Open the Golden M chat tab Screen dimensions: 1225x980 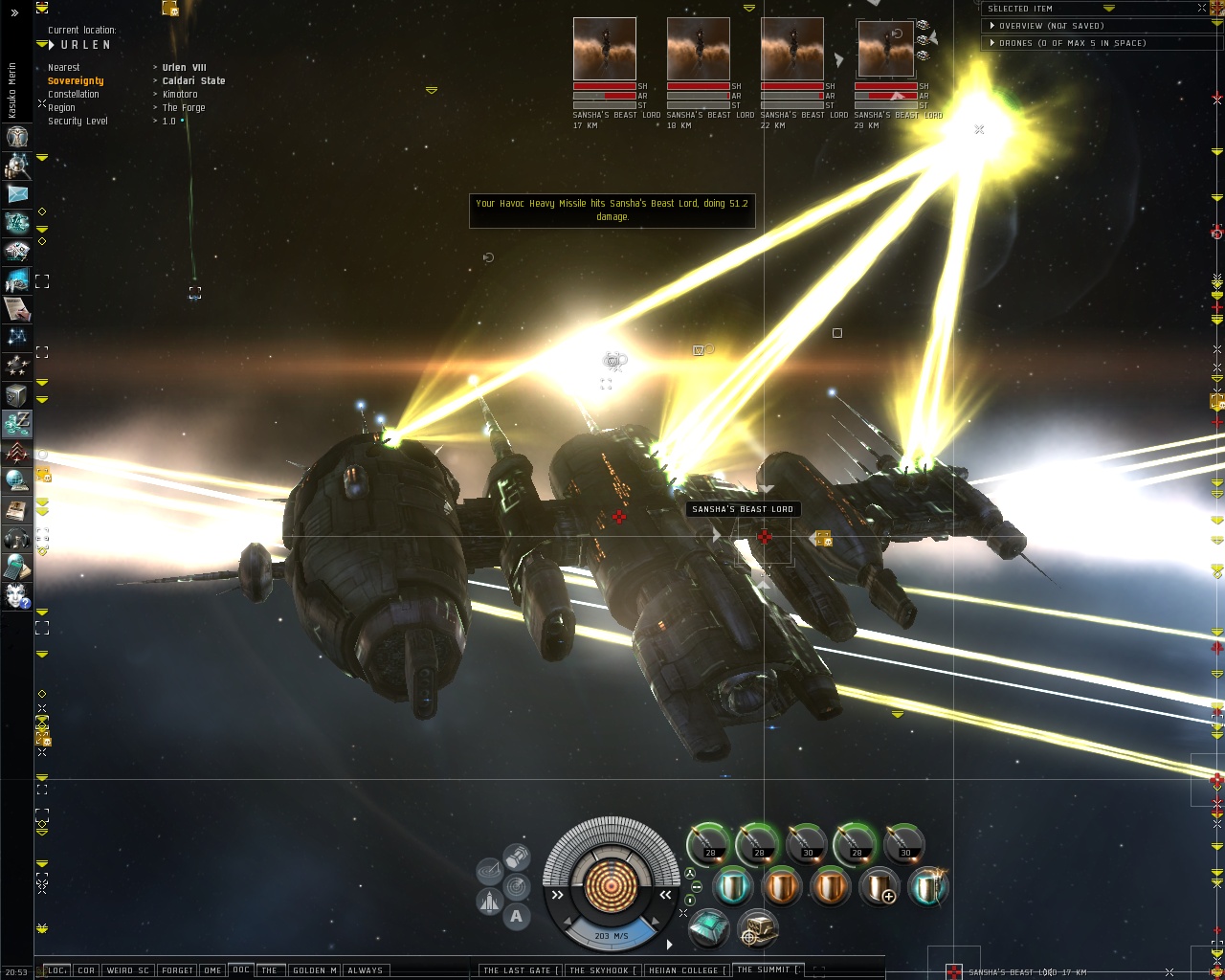(x=313, y=970)
